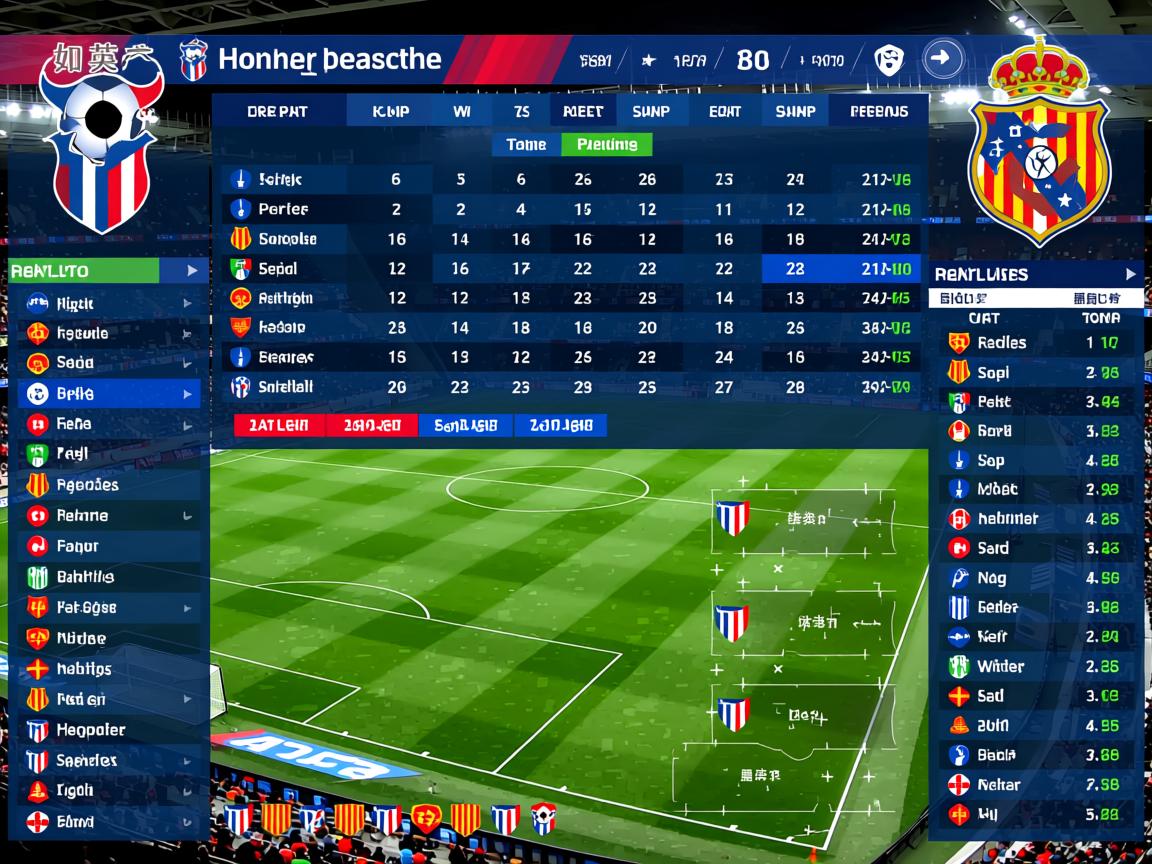Viewport: 1152px width, 864px height.
Task: Switch to the Tome tab
Action: [x=526, y=145]
